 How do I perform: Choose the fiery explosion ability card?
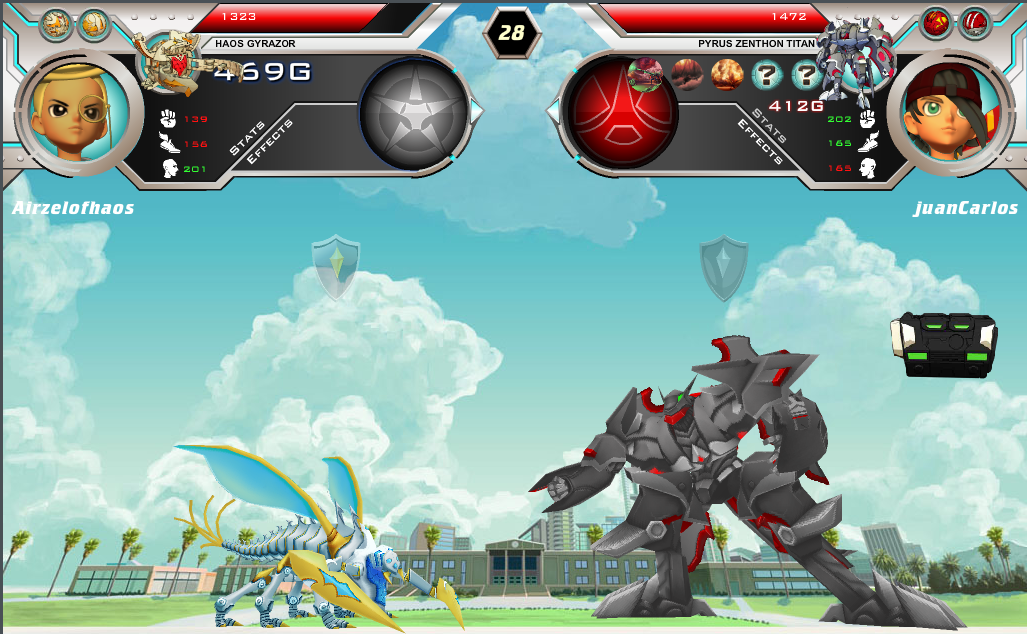[x=726, y=75]
